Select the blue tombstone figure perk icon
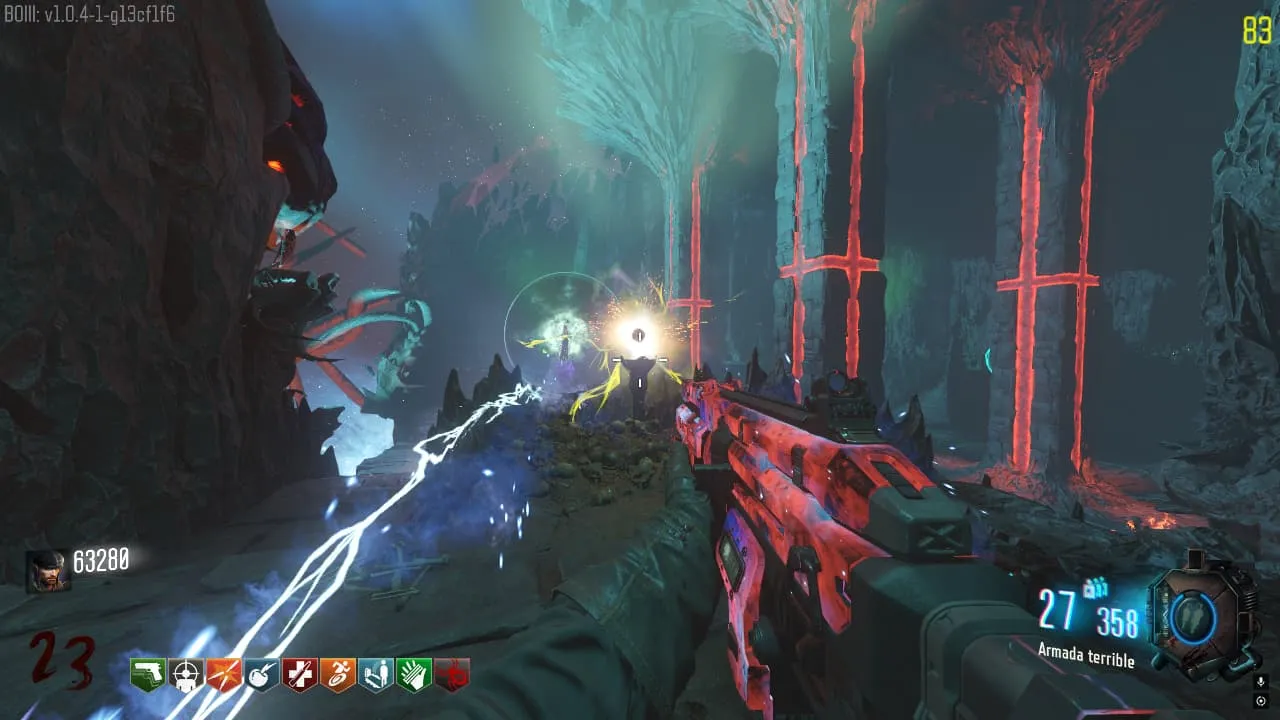 tap(376, 675)
